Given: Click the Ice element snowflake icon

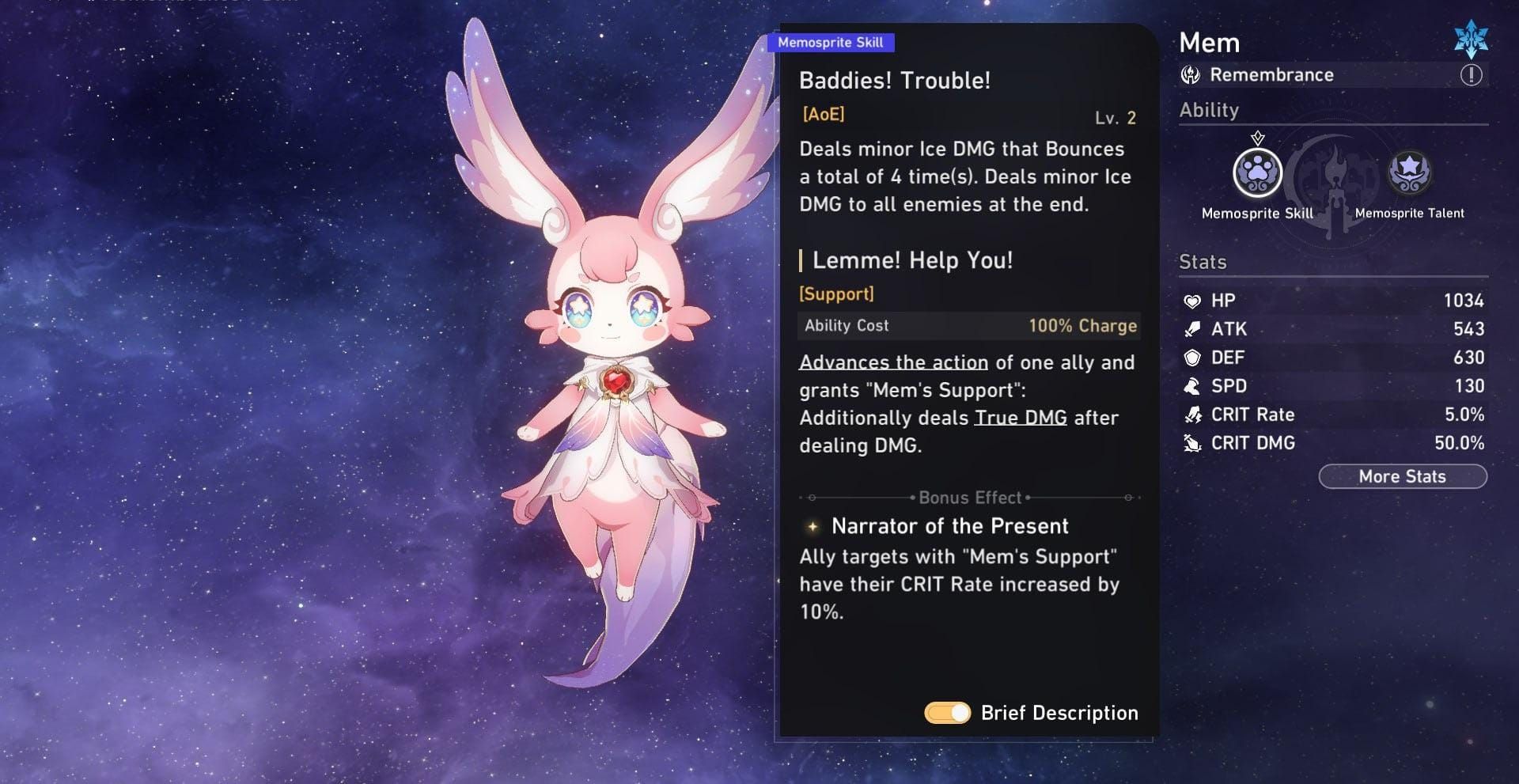Looking at the screenshot, I should tap(1471, 40).
